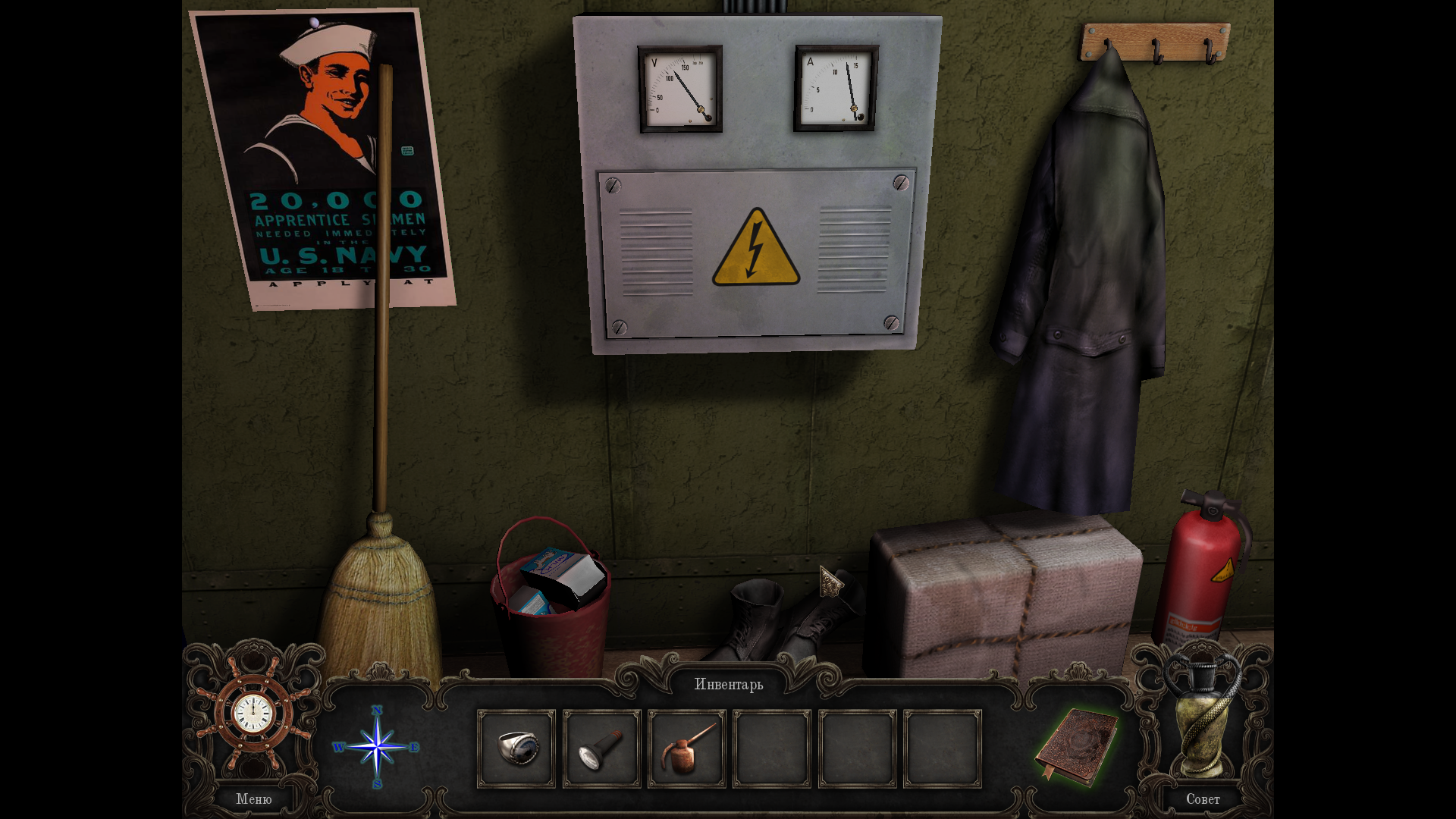Pick the flashlight from inventory
This screenshot has width=1456, height=819.
[x=601, y=748]
